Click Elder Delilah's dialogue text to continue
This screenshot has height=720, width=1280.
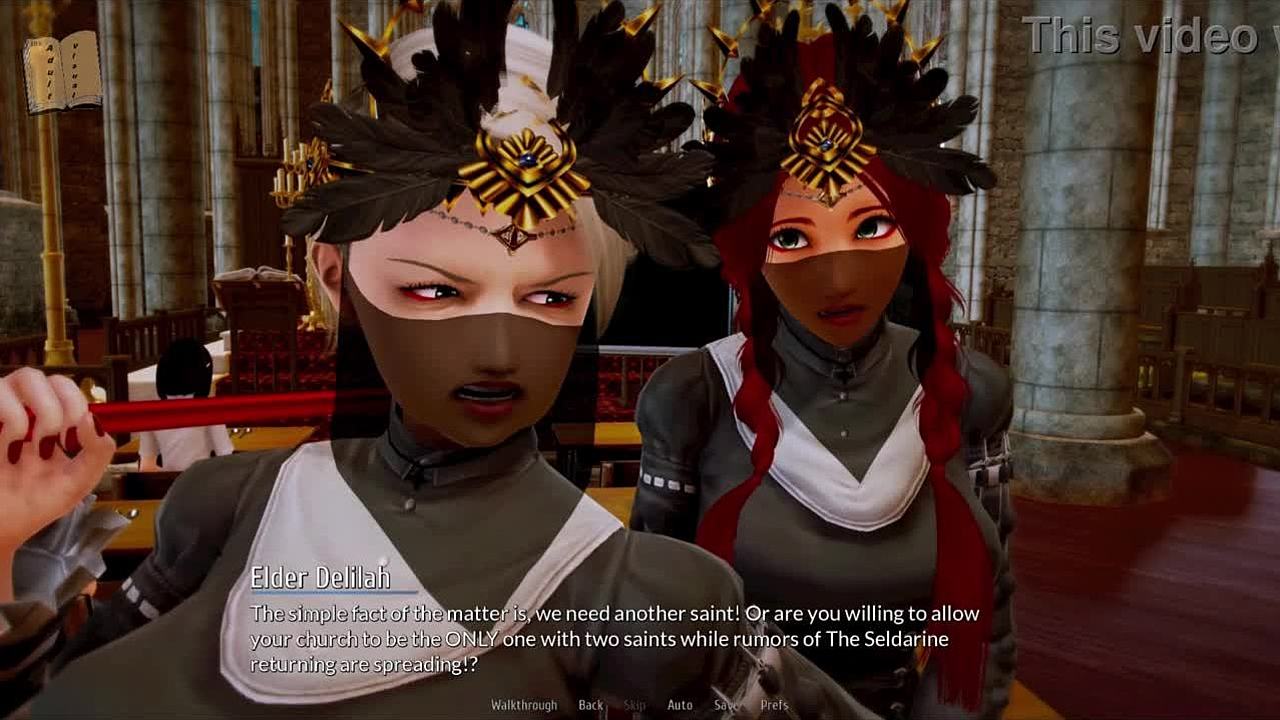click(x=614, y=639)
